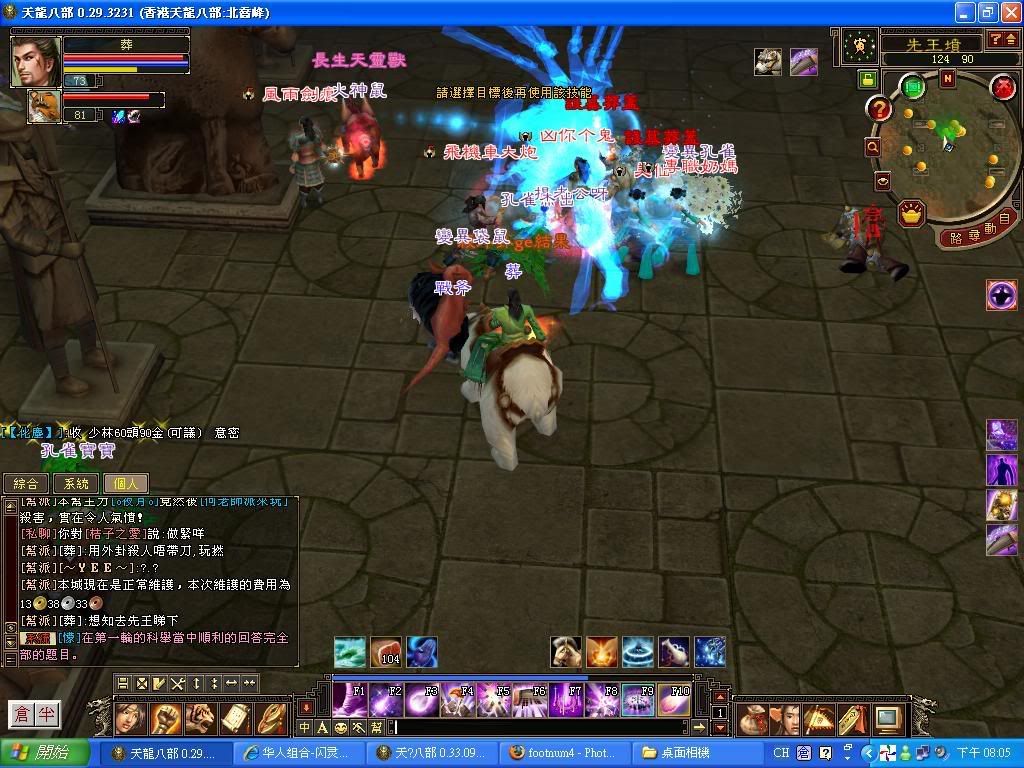
Task: Open the smiley emoticon chat button
Action: pyautogui.click(x=341, y=727)
